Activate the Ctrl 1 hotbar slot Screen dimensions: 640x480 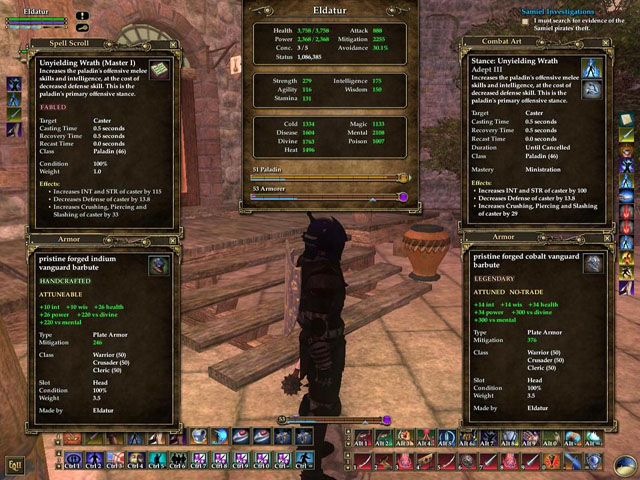coord(73,462)
